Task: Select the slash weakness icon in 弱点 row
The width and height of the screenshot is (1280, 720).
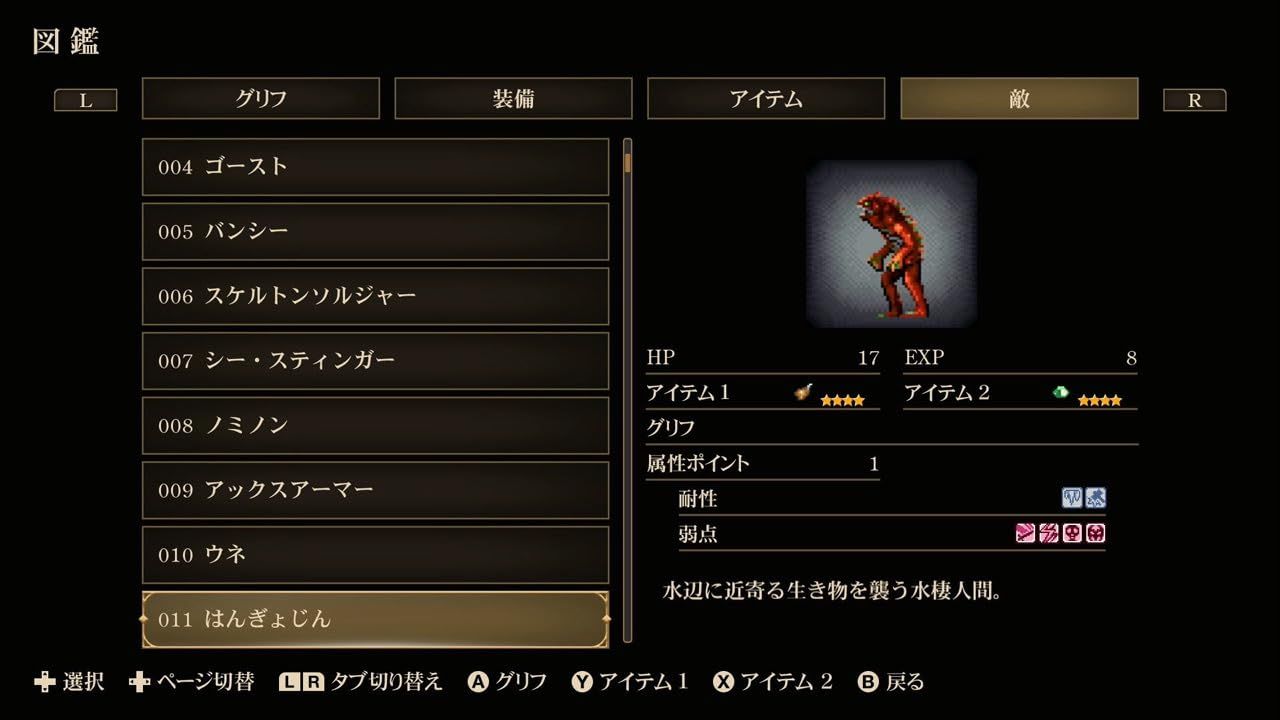Action: pyautogui.click(x=1025, y=533)
